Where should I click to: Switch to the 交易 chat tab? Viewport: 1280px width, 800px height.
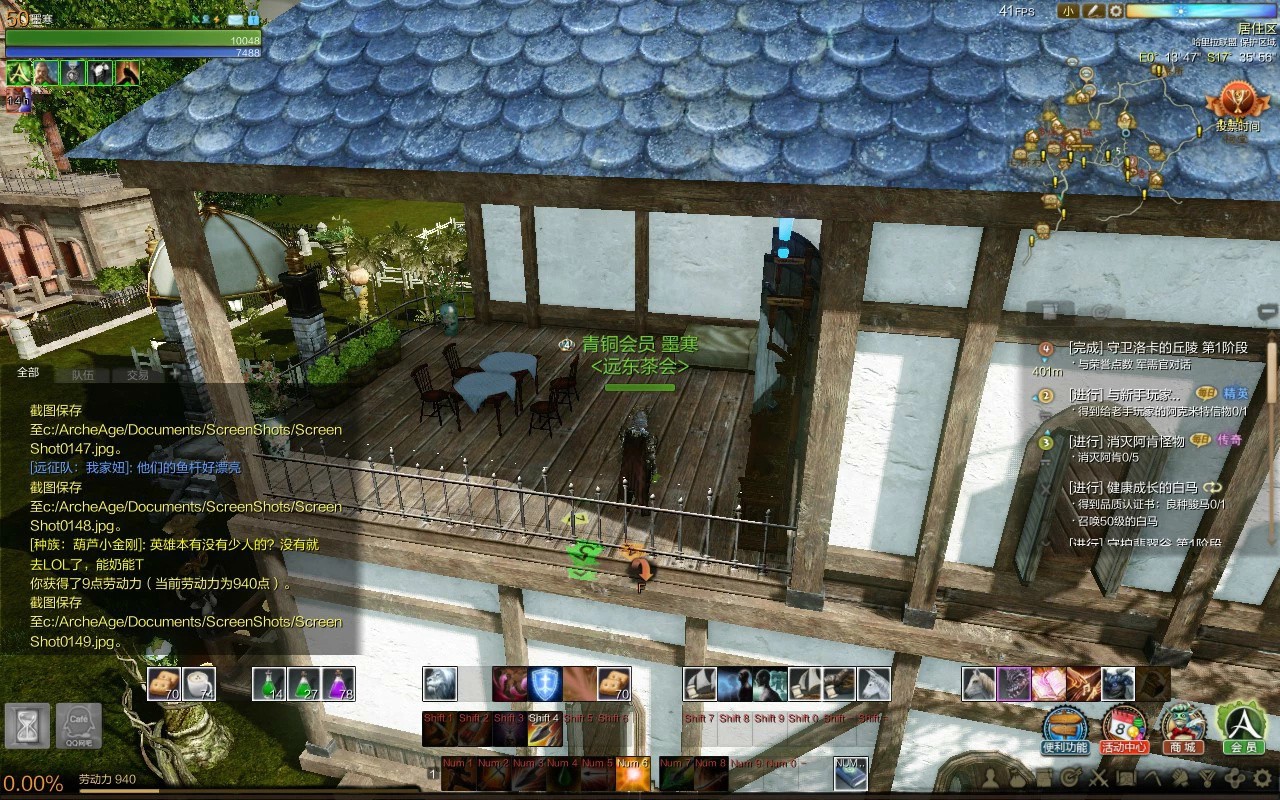137,375
